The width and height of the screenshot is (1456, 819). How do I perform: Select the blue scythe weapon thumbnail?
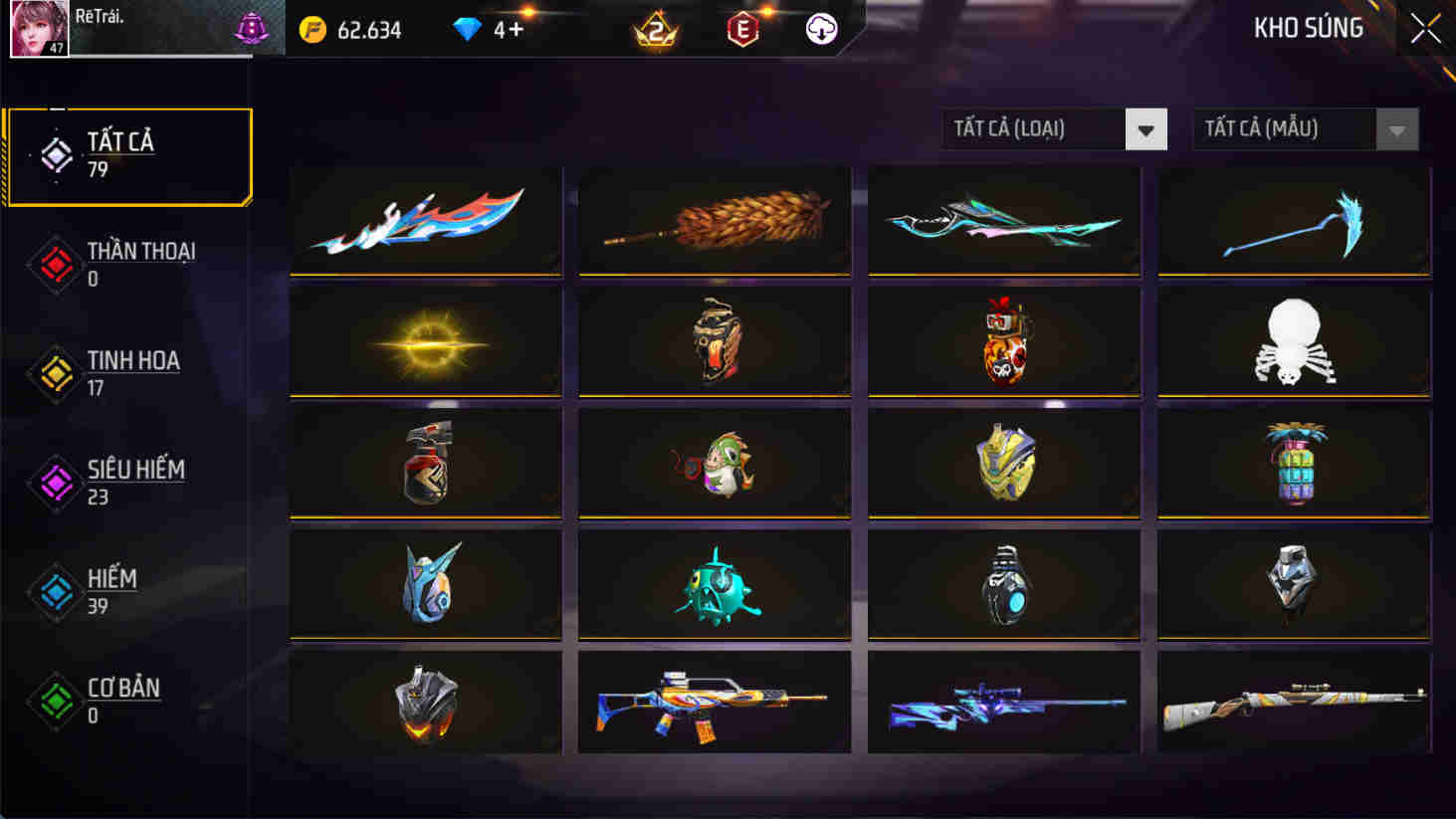coord(1293,220)
